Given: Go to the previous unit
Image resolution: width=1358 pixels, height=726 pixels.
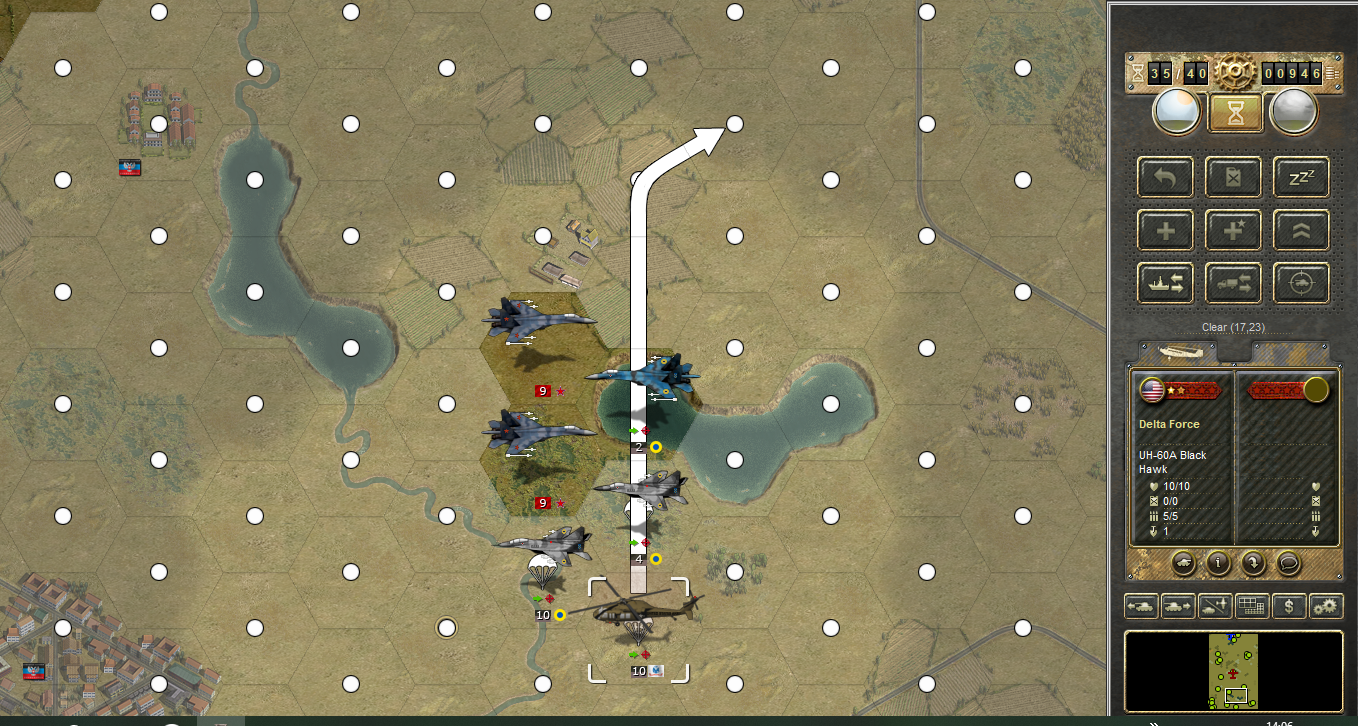Looking at the screenshot, I should coord(1141,606).
